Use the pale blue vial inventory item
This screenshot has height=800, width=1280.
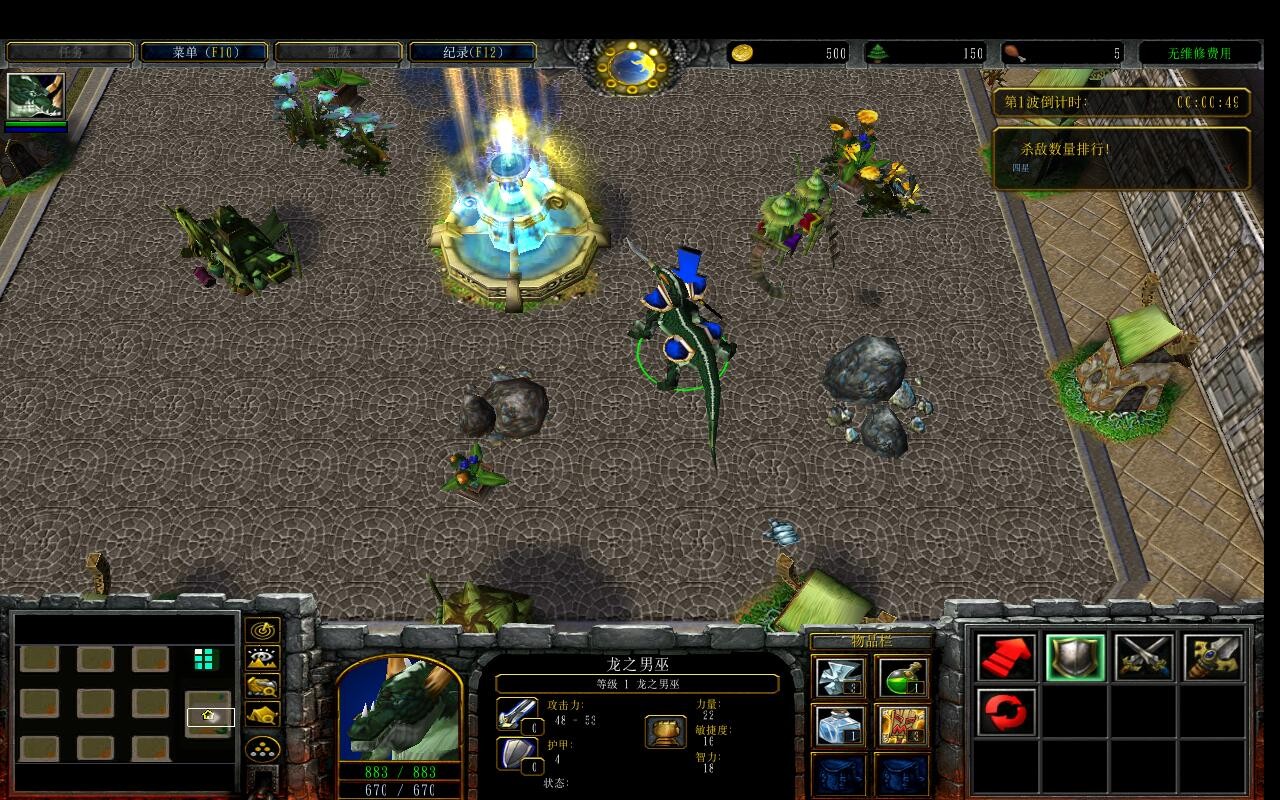[840, 725]
